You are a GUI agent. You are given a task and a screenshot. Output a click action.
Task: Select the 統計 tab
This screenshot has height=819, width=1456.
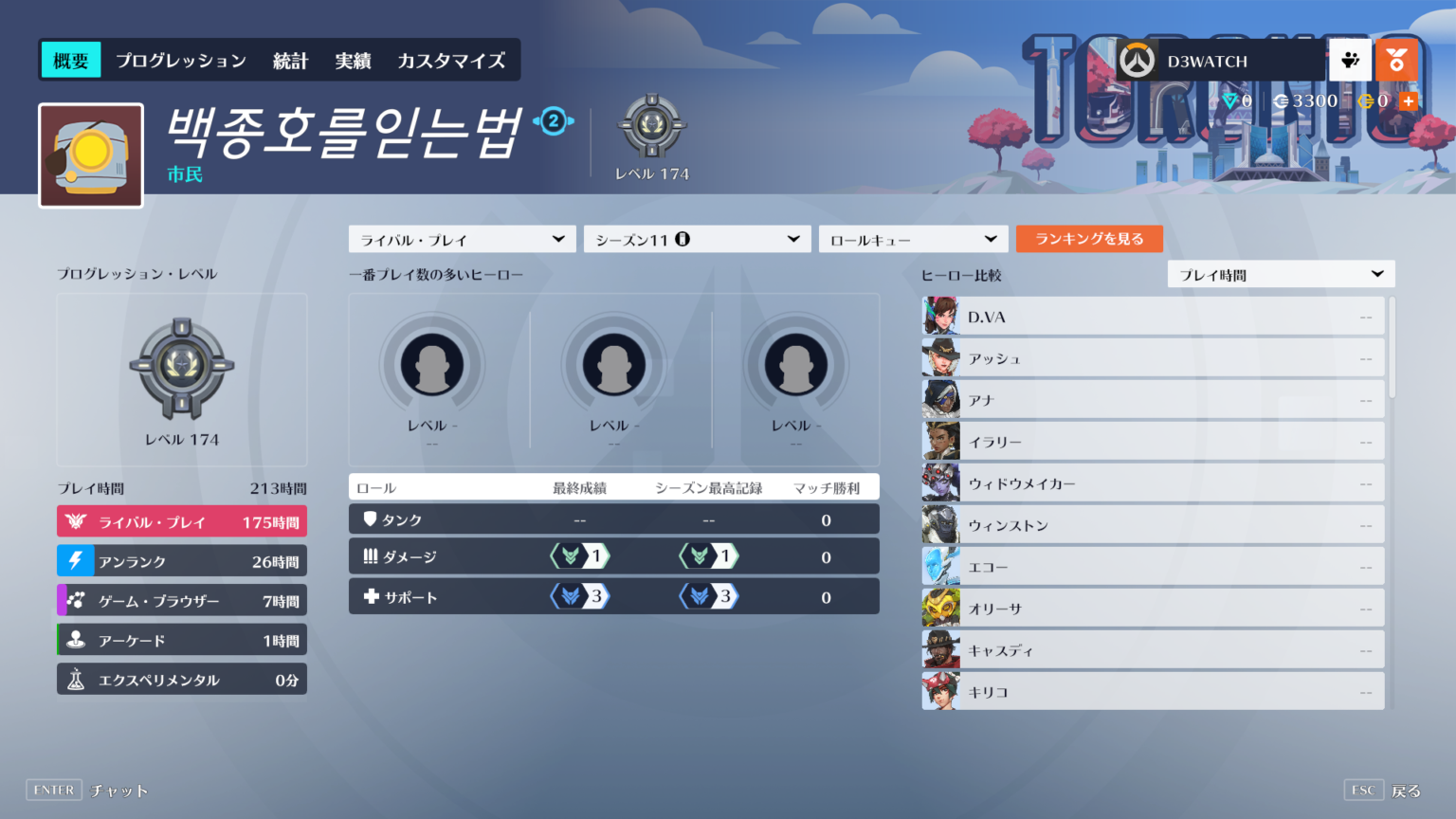pyautogui.click(x=289, y=59)
